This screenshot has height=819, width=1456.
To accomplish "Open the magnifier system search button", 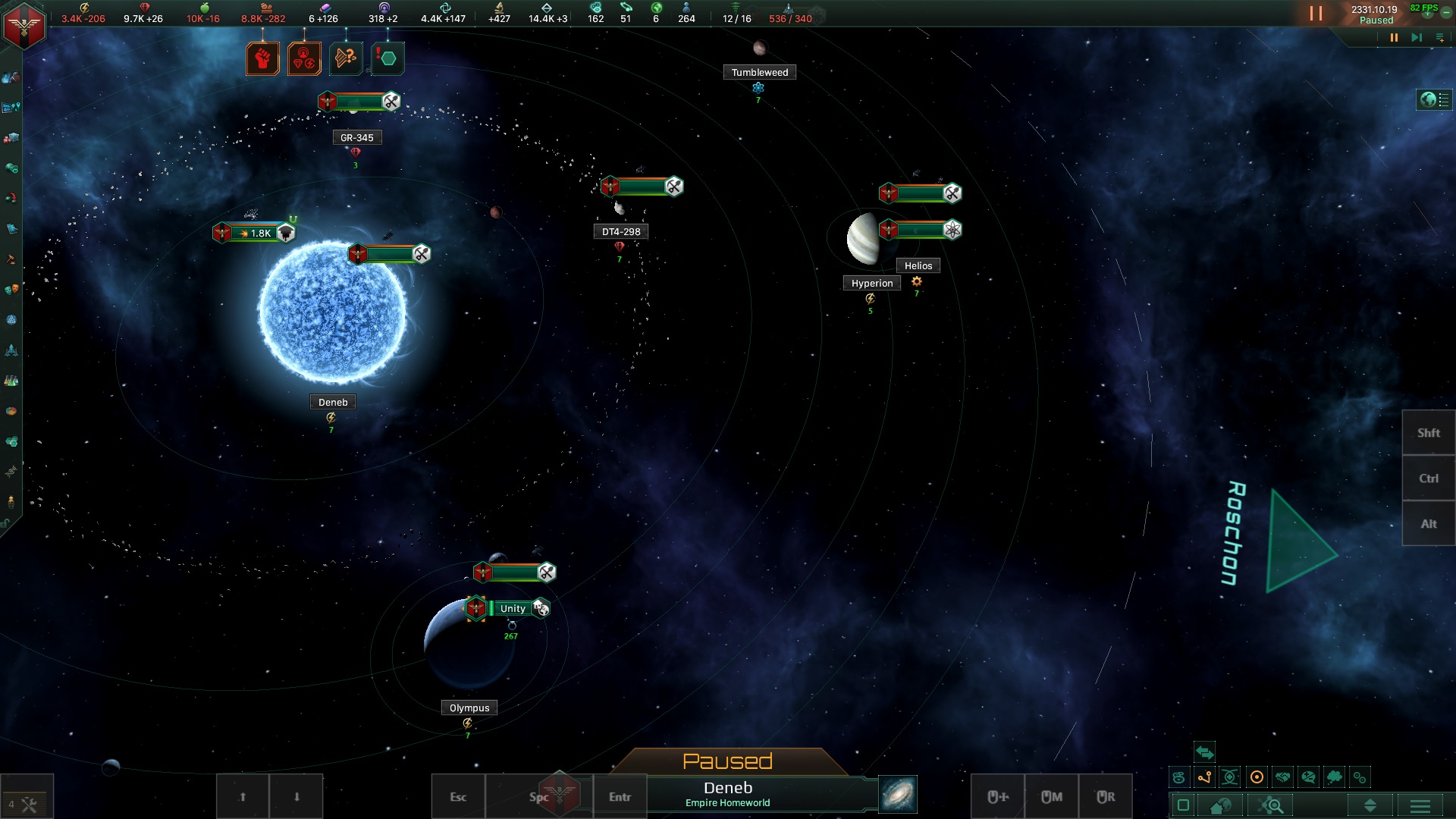I will click(x=1273, y=805).
